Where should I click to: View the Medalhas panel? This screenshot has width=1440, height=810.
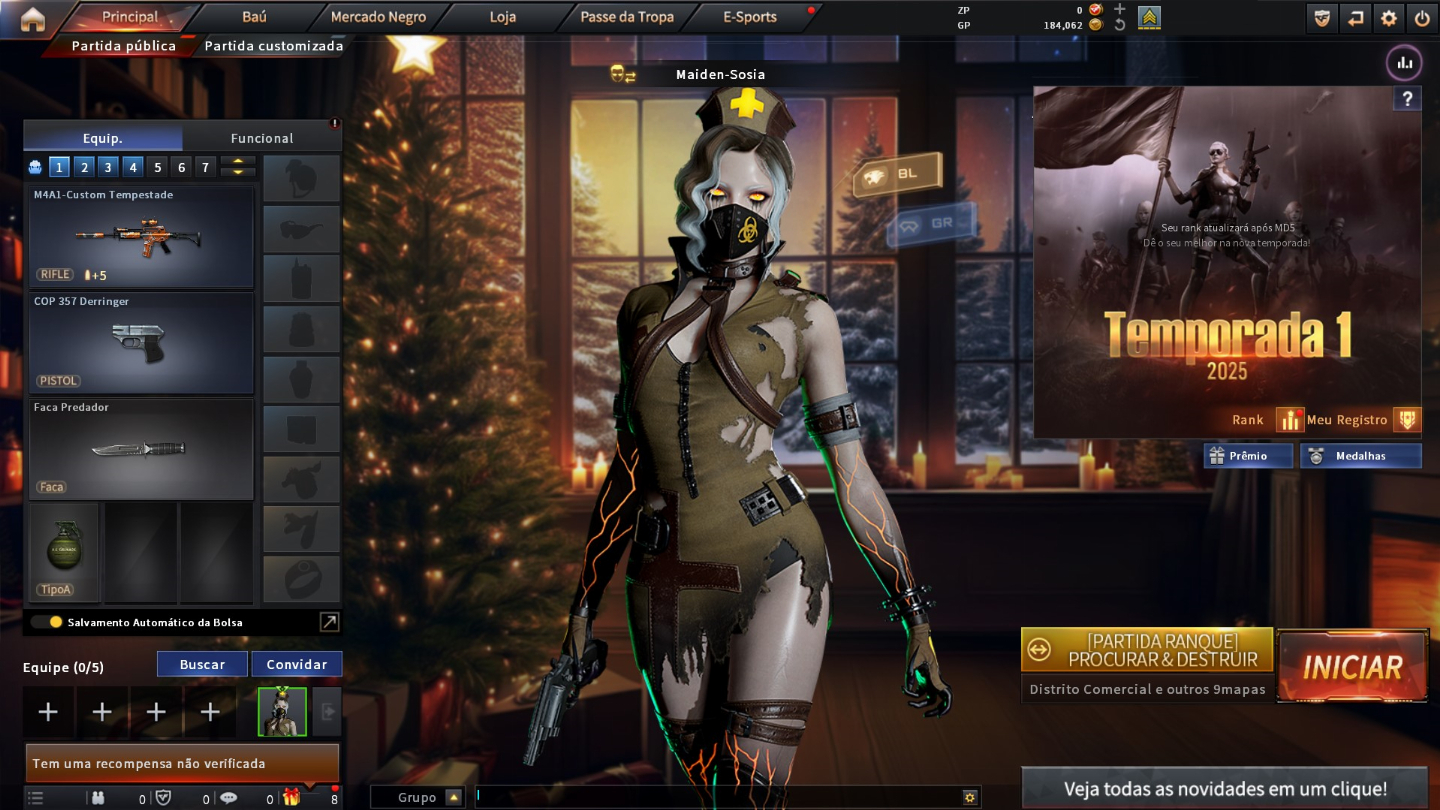tap(1360, 456)
